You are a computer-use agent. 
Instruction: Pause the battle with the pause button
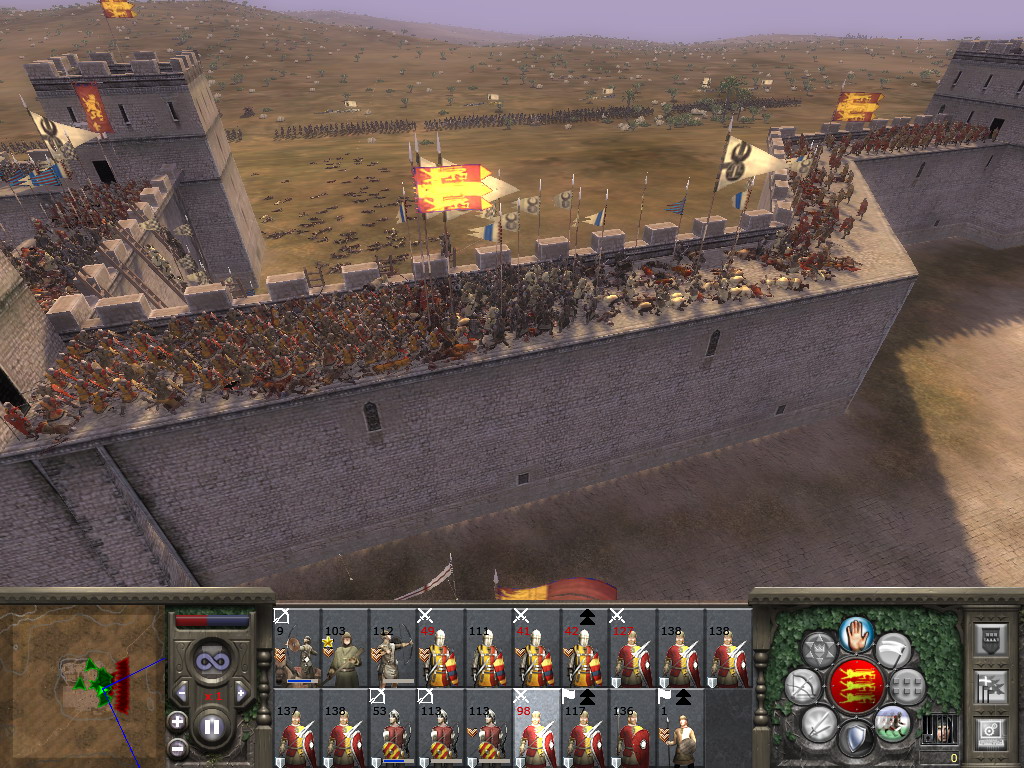(x=212, y=727)
